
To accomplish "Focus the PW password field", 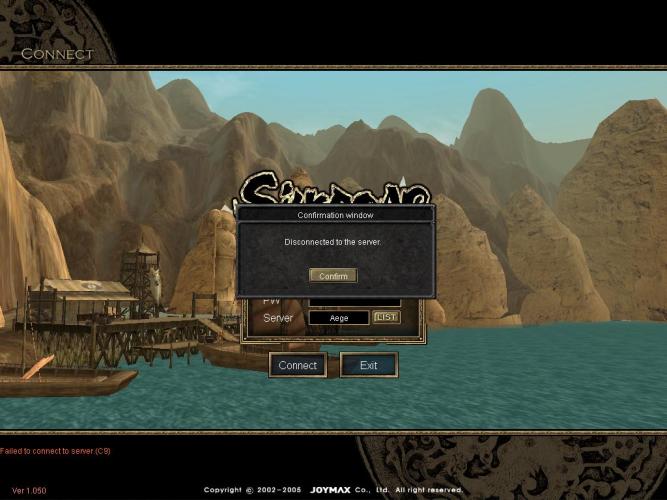I will (x=354, y=301).
